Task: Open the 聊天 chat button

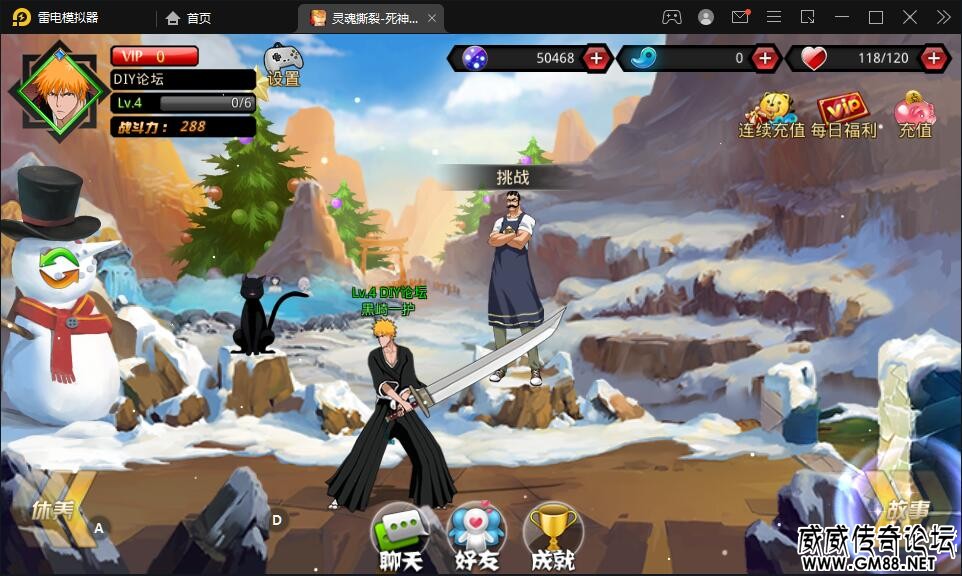Action: 405,536
